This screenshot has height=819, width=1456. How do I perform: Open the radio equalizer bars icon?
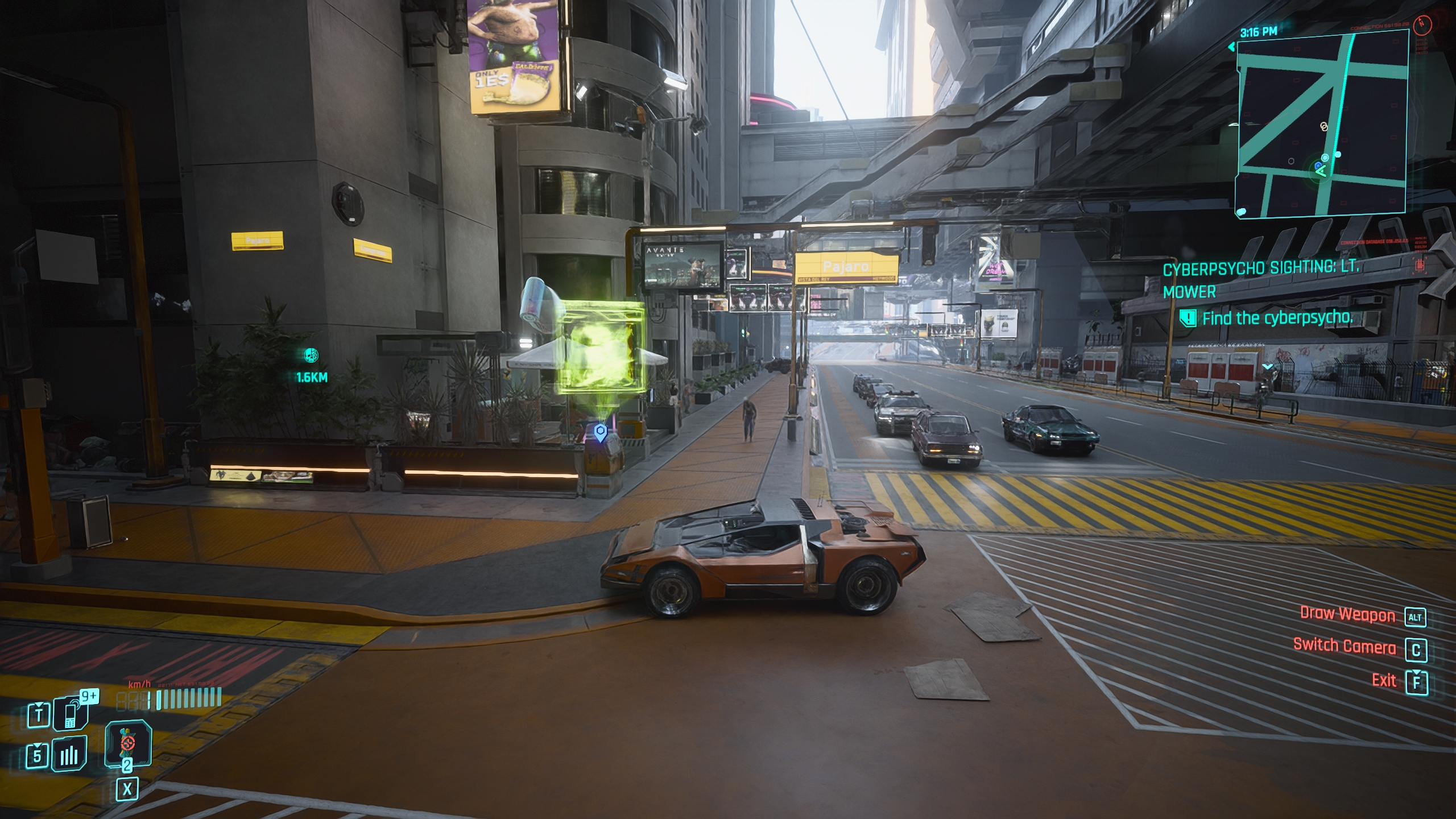coord(69,755)
